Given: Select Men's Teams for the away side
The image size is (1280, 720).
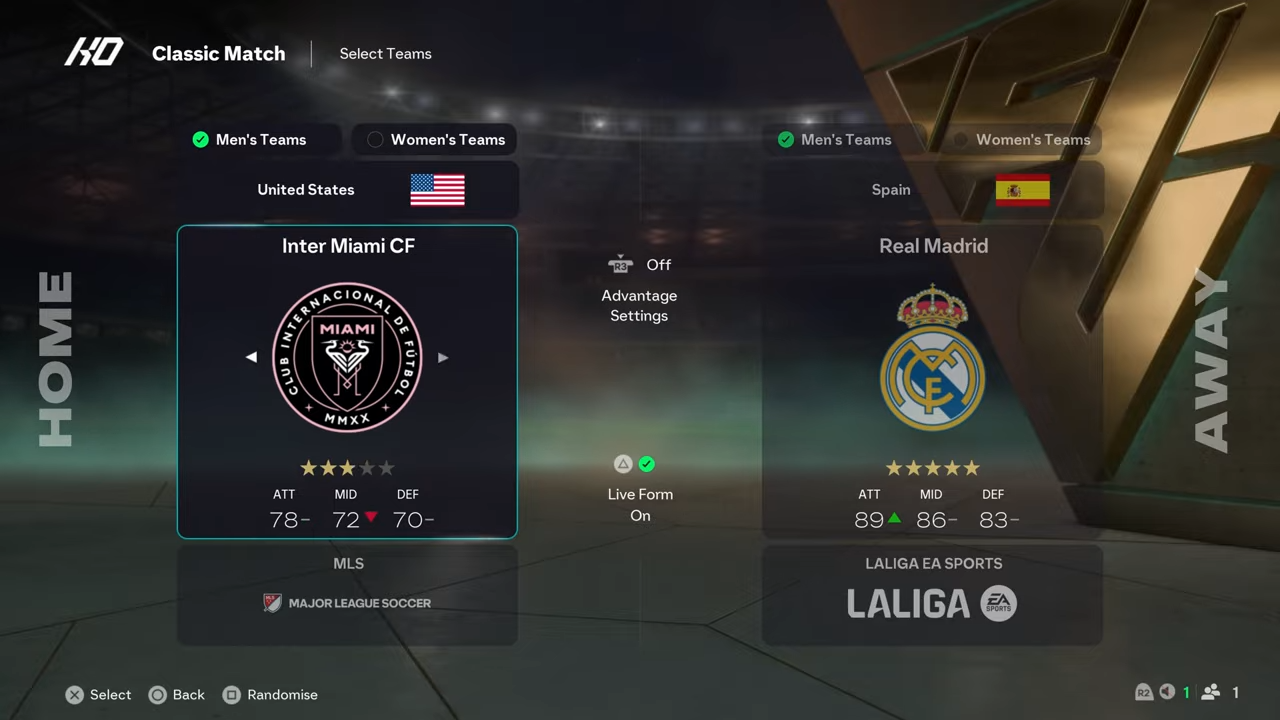Looking at the screenshot, I should (835, 140).
